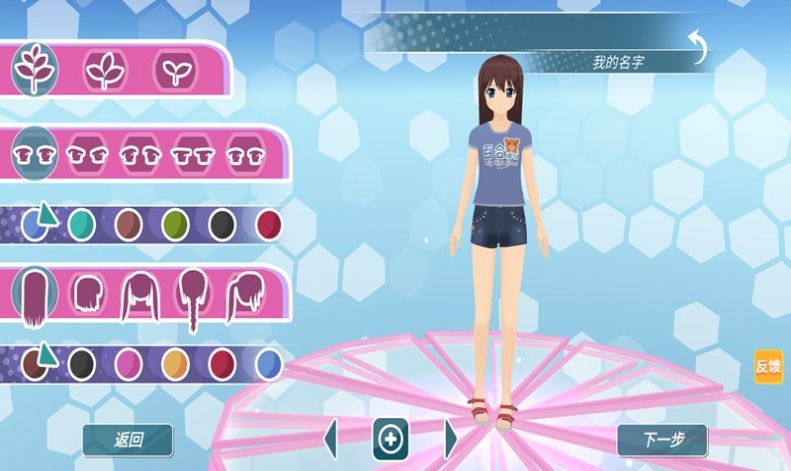Pick the single braid hairstyle
791x471 pixels.
192,297
